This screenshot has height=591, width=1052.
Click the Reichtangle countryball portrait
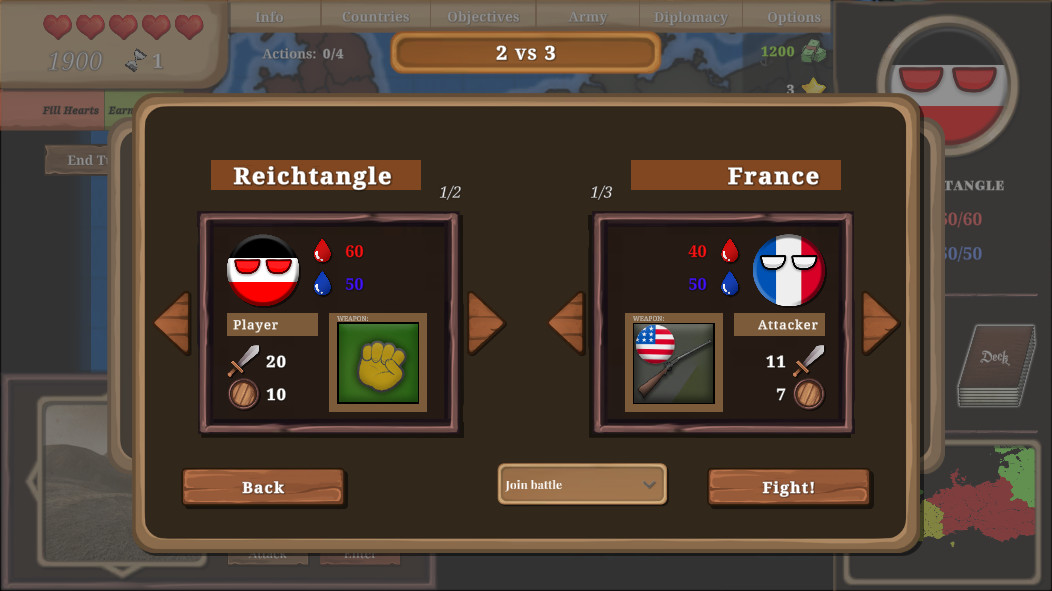[263, 270]
